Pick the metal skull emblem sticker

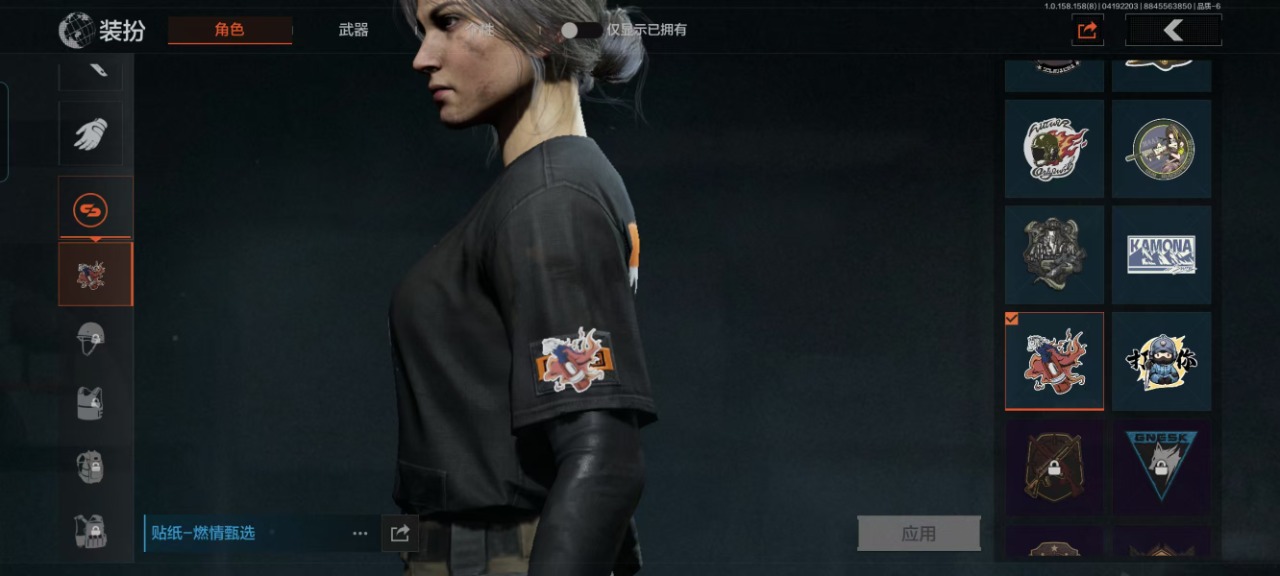[1054, 255]
